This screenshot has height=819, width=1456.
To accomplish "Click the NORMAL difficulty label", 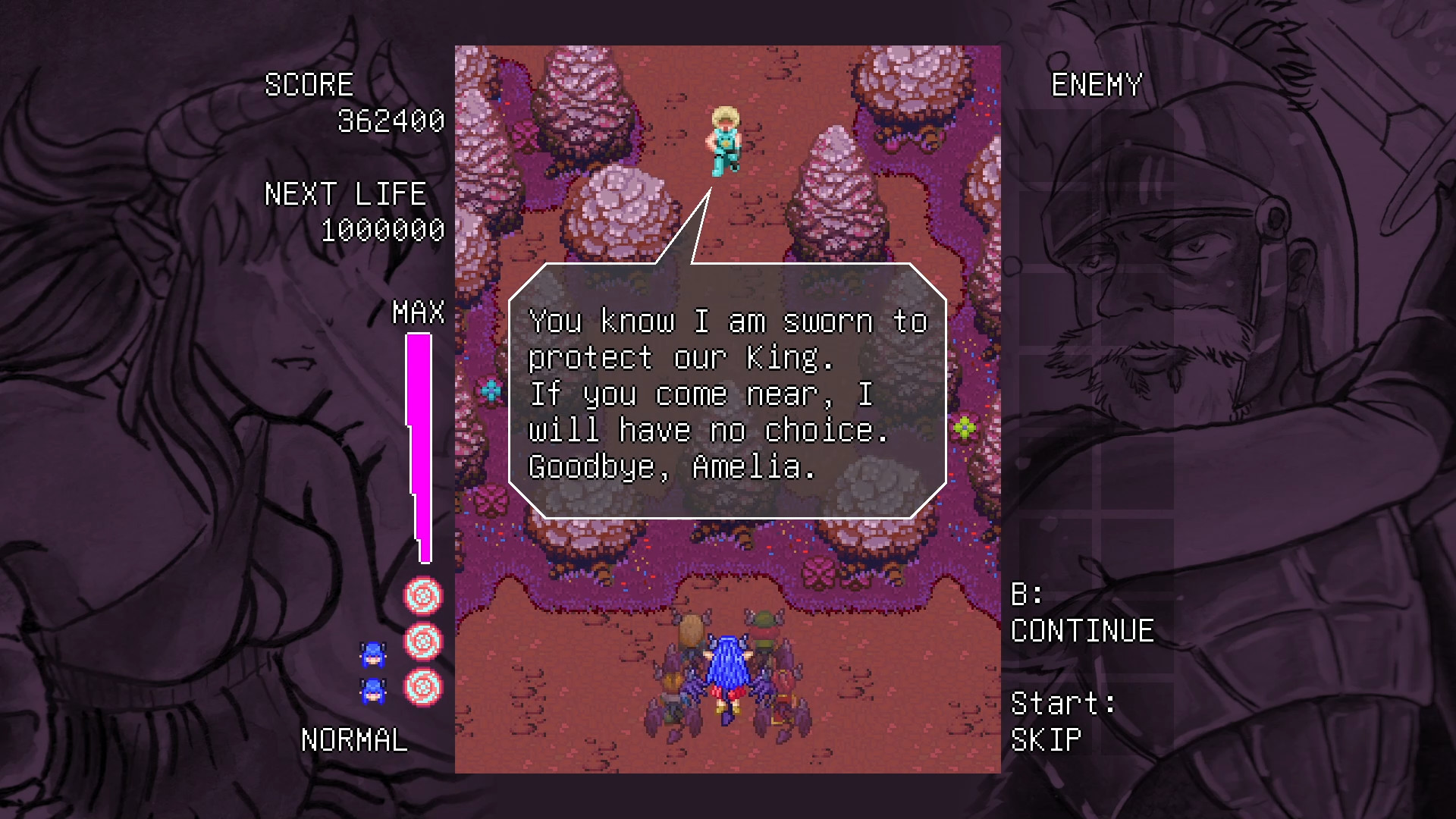I will click(x=353, y=739).
